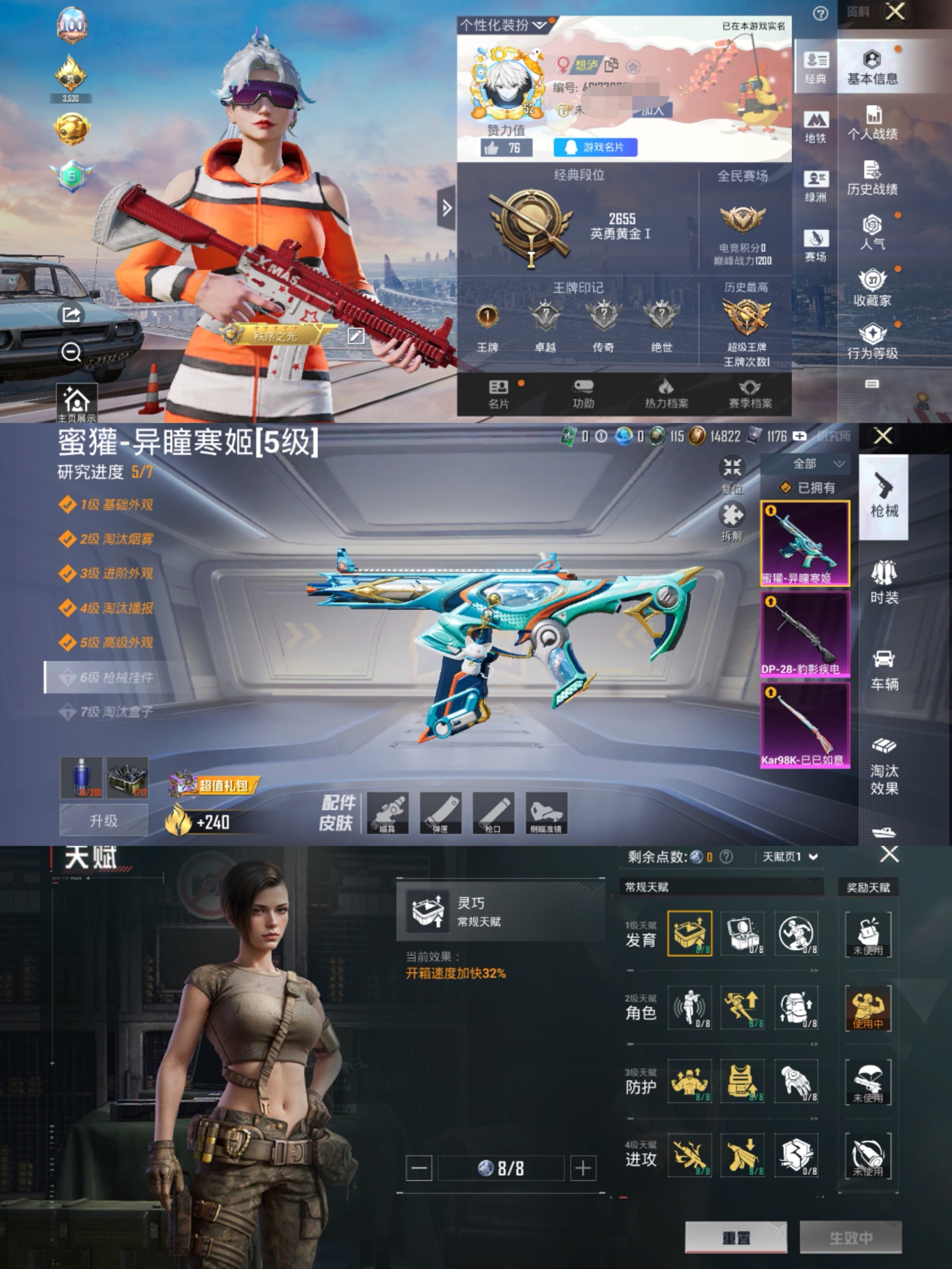Select the DP-28 豹影疾电 skin thumbnail
Viewport: 952px width, 1269px height.
(805, 634)
